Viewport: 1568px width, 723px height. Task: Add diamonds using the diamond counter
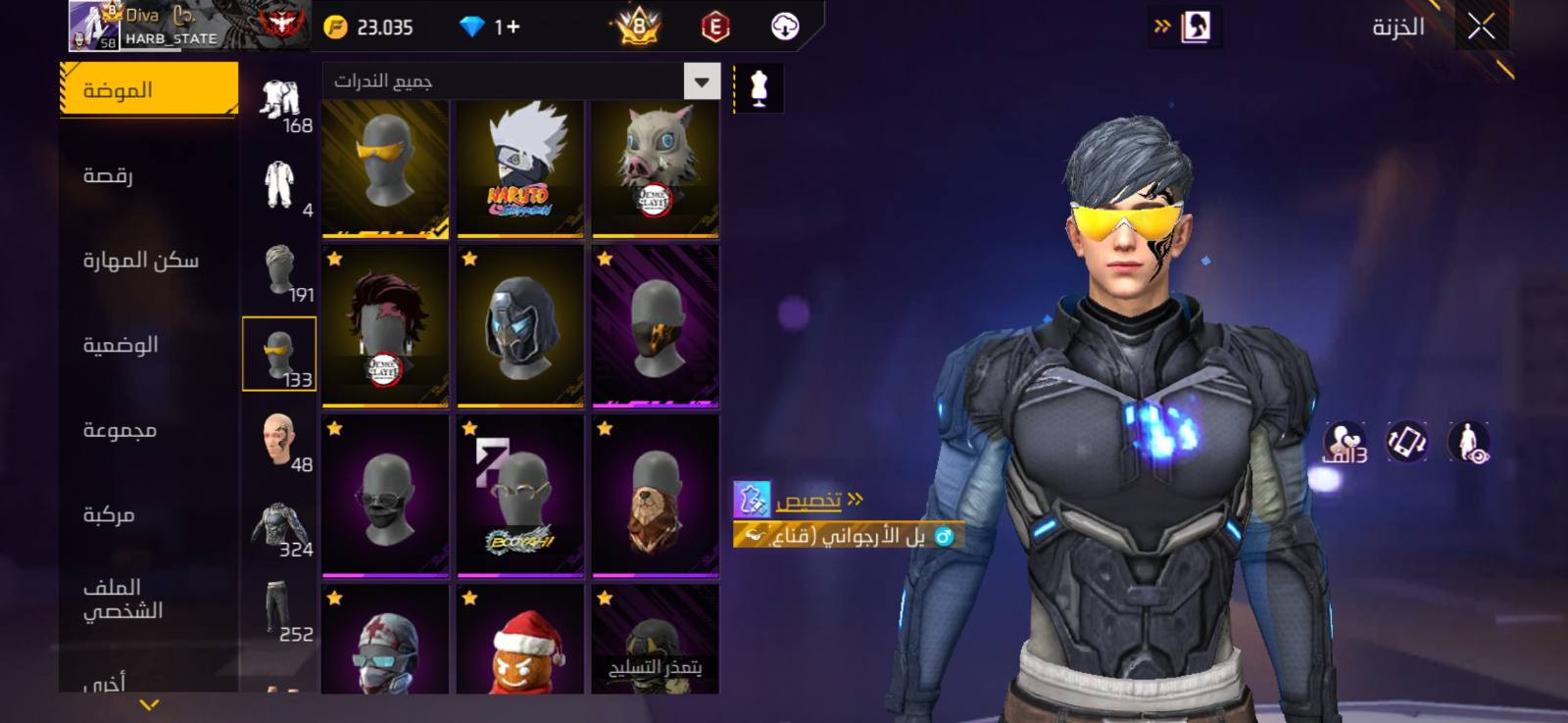[x=491, y=27]
